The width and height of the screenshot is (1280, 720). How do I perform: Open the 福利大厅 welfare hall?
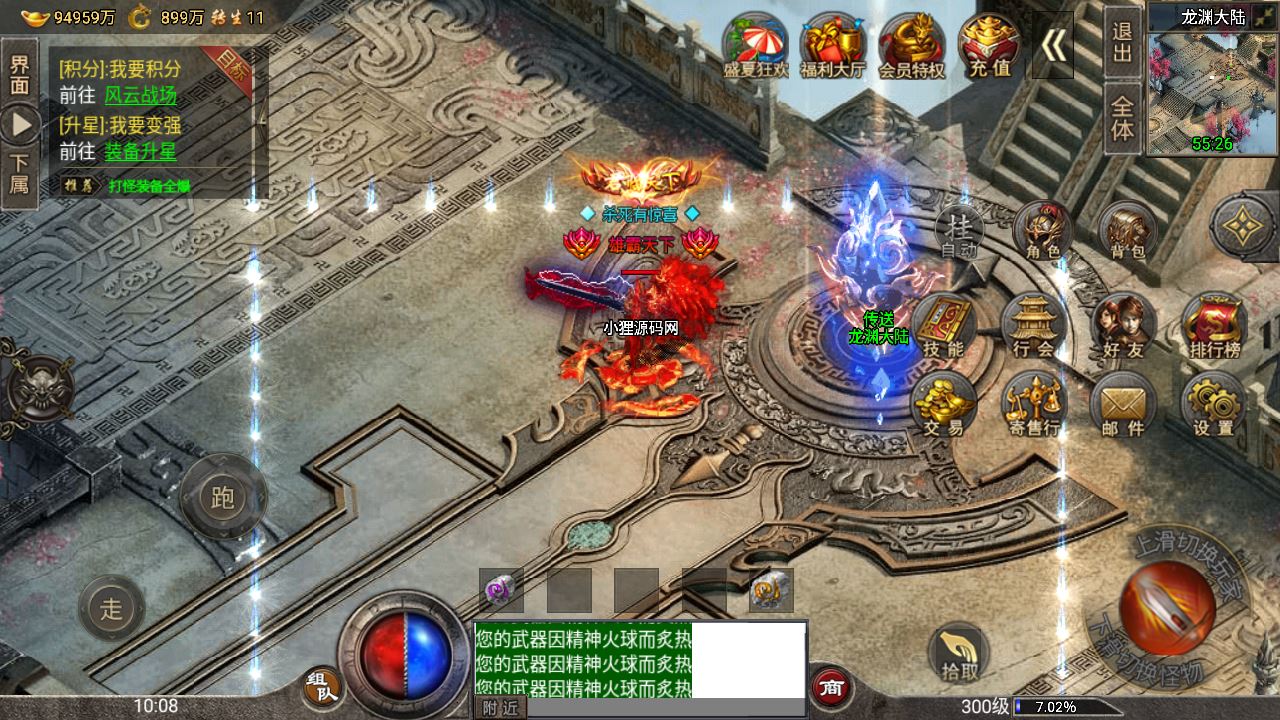(832, 46)
